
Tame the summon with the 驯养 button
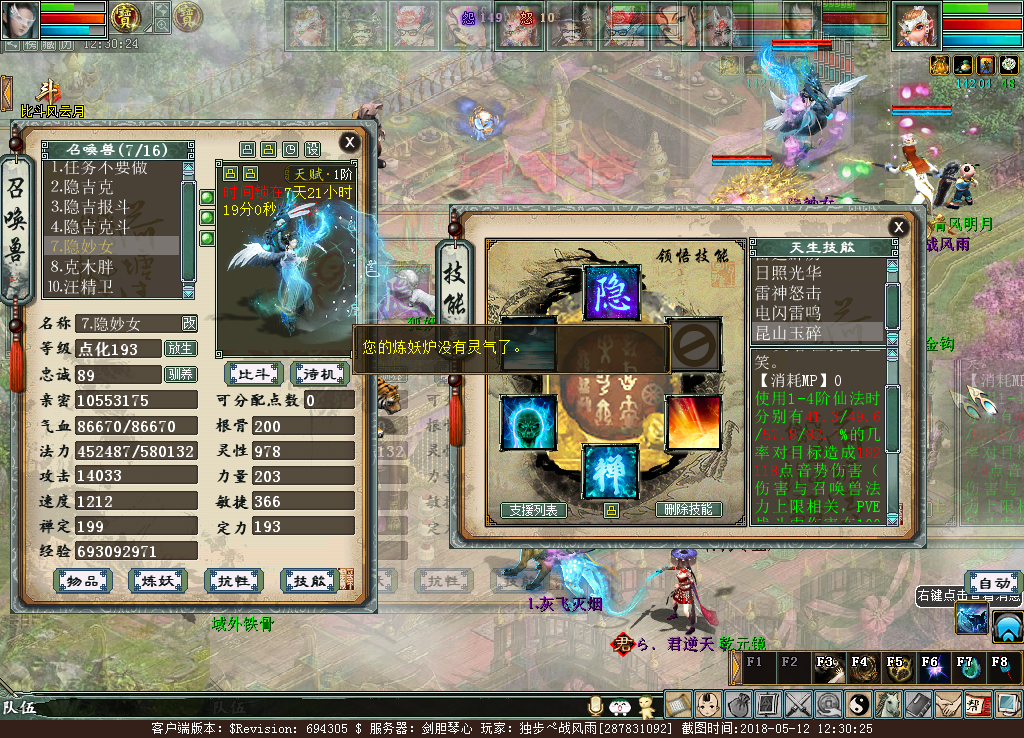[181, 374]
